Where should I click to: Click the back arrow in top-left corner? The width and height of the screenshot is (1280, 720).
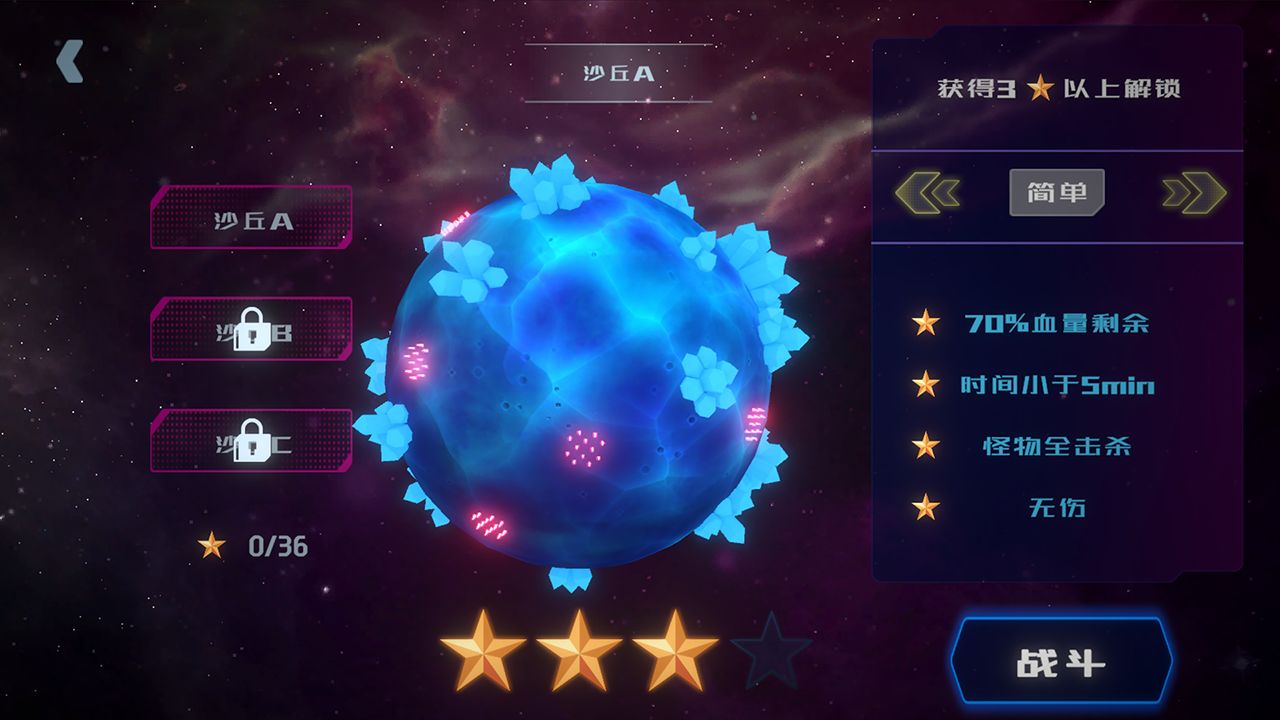click(68, 62)
